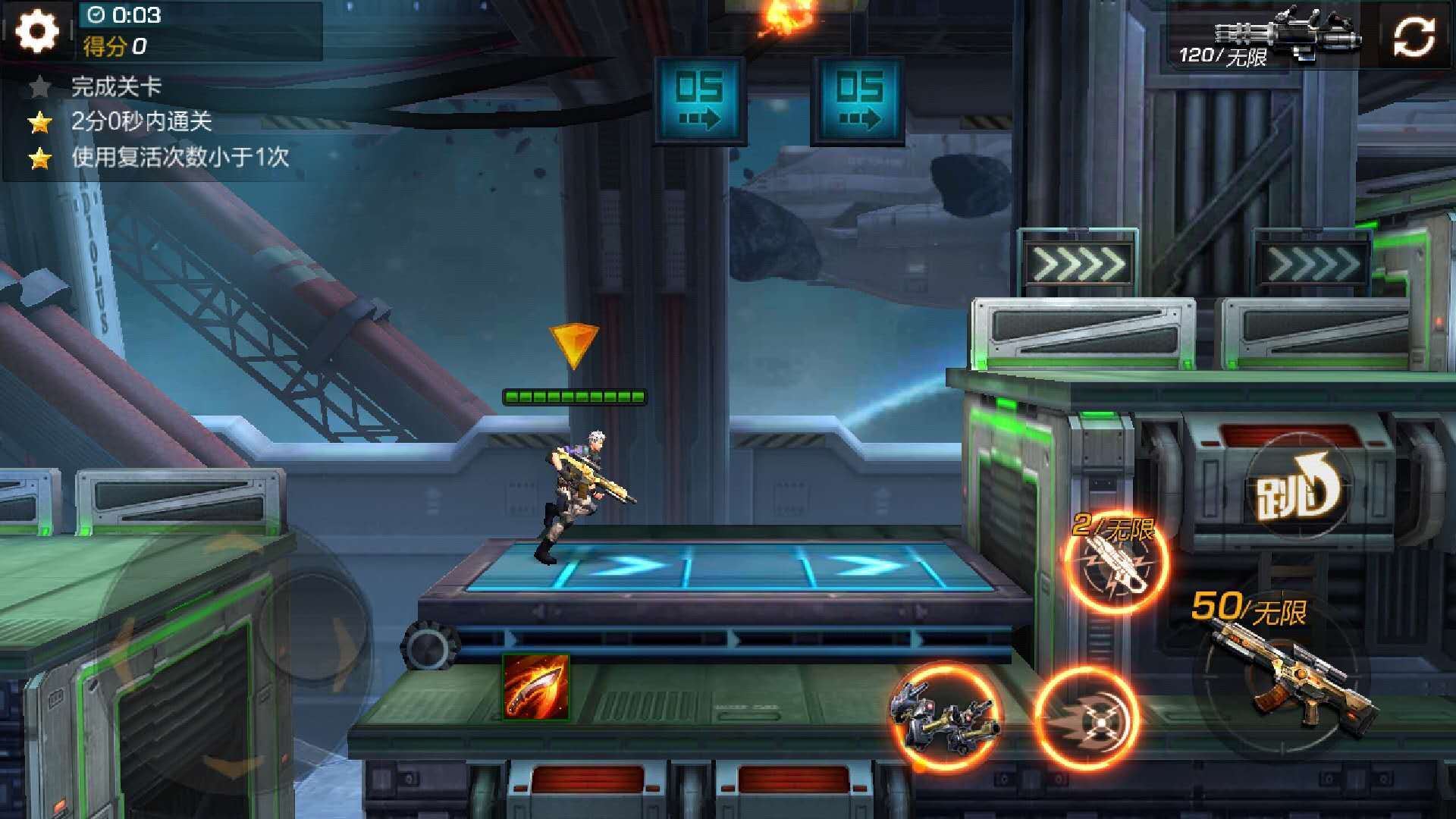1456x819 pixels.
Task: Deploy the mech turret skill
Action: 945,716
